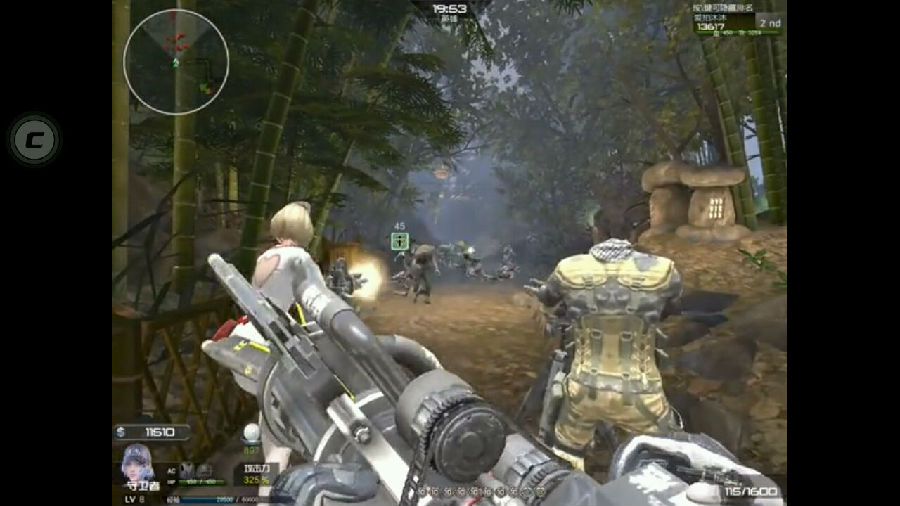This screenshot has height=506, width=900.
Task: Click the green ally marker labeled 45
Action: point(400,241)
